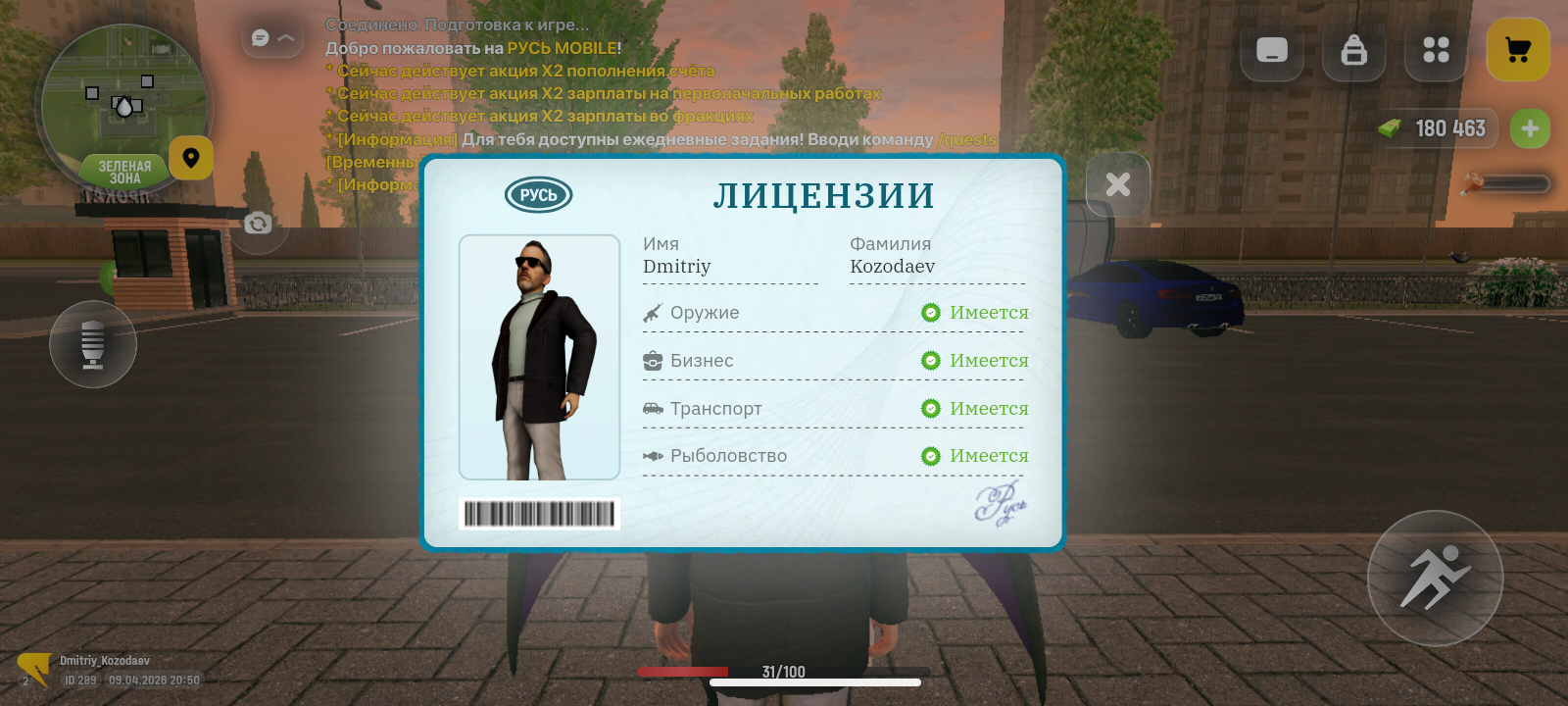Click the 31/100 health bar
This screenshot has width=1568, height=706.
[782, 672]
